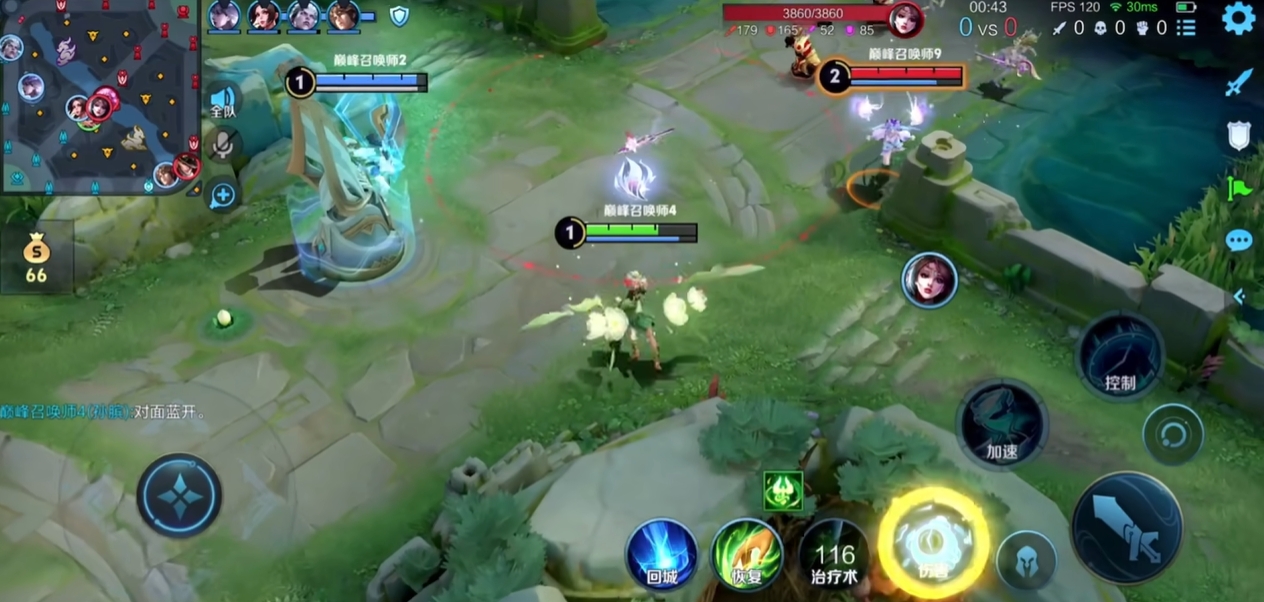
Task: Open the quick chat plus bubble
Action: tap(222, 194)
